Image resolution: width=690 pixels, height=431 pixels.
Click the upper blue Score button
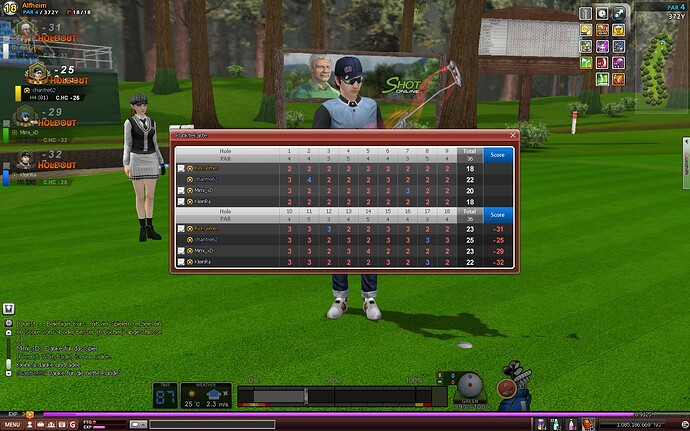coord(497,155)
